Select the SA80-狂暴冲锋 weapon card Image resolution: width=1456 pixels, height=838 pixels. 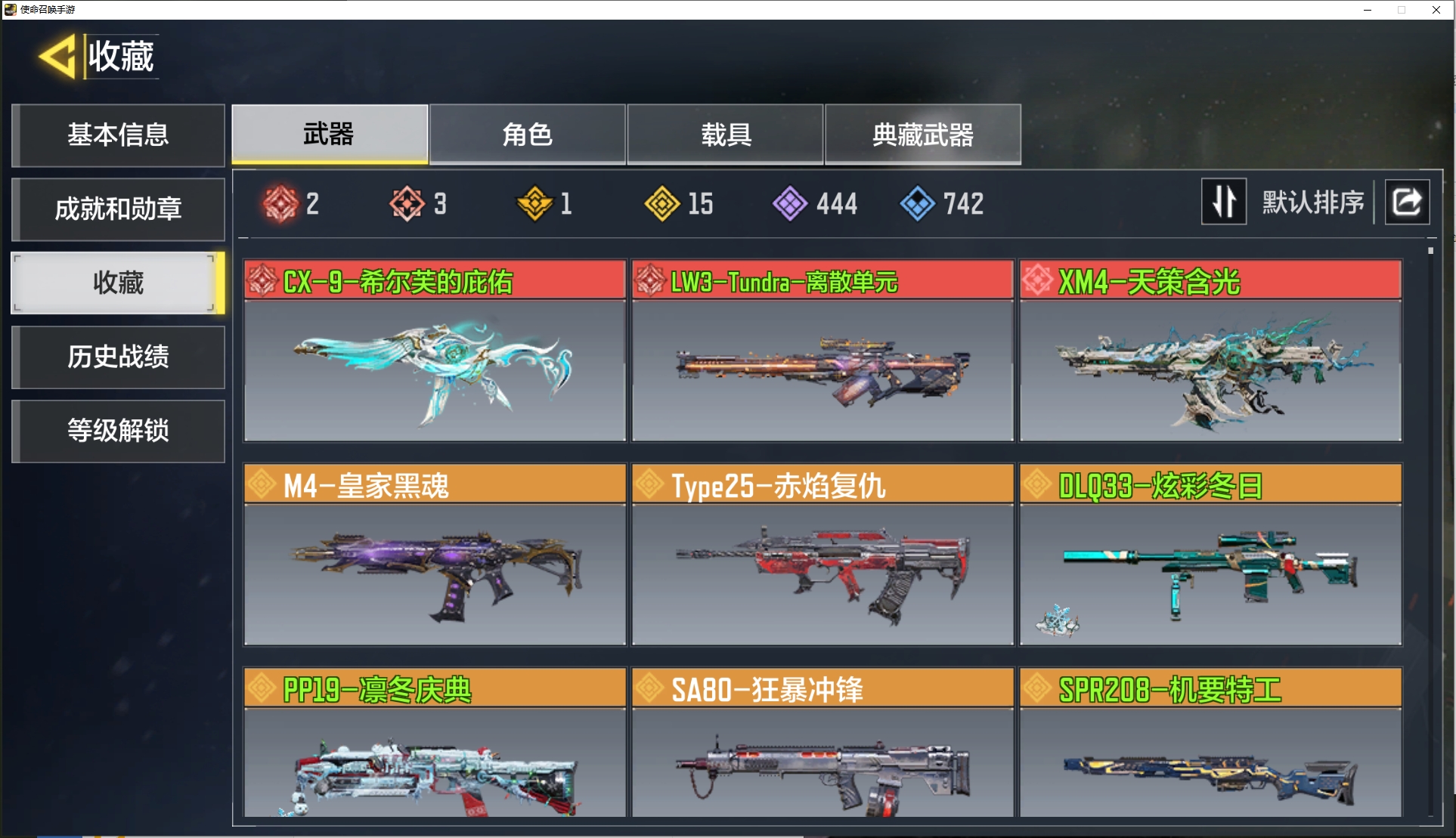(822, 744)
